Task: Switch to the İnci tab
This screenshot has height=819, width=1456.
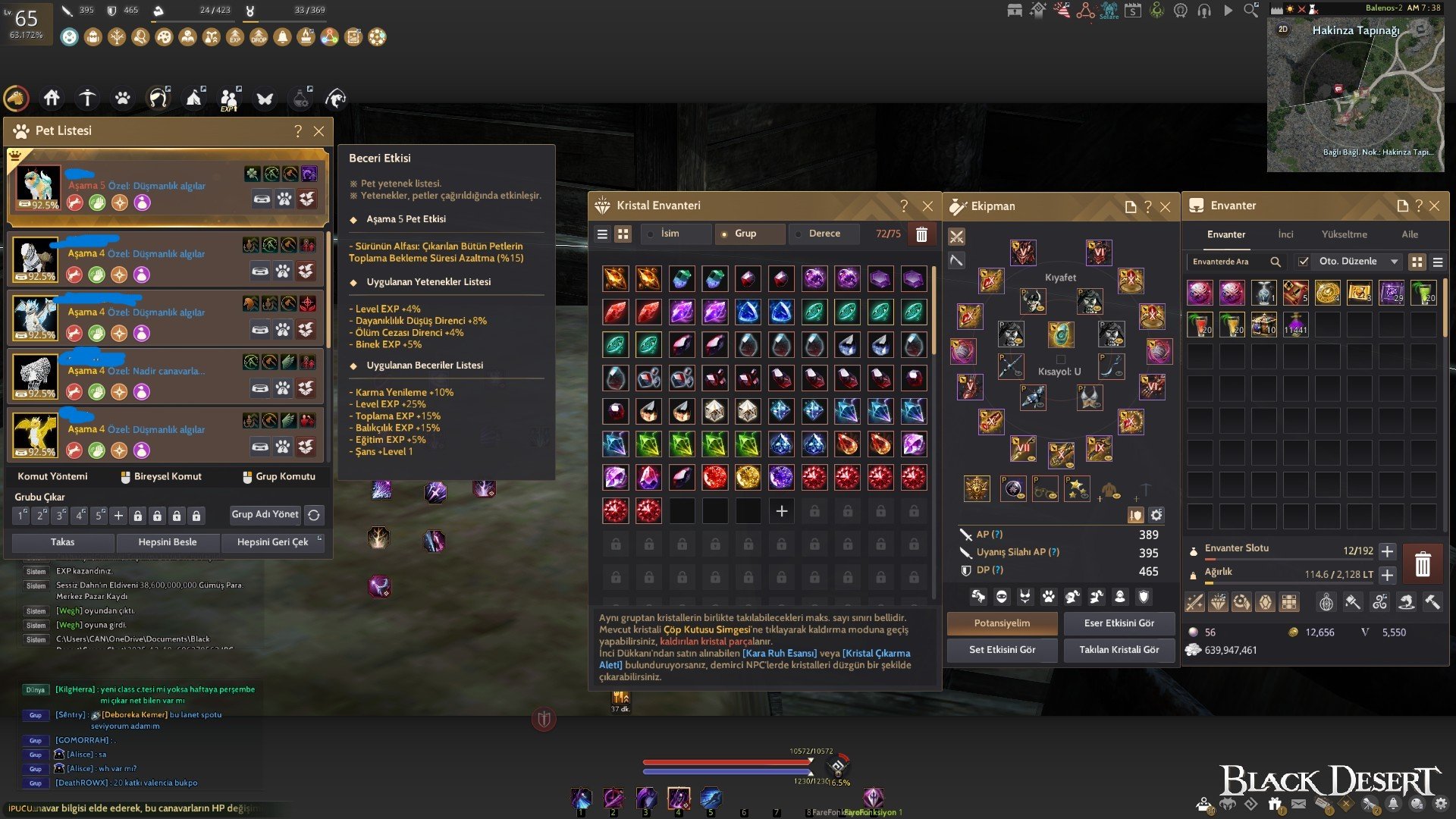Action: tap(1285, 234)
